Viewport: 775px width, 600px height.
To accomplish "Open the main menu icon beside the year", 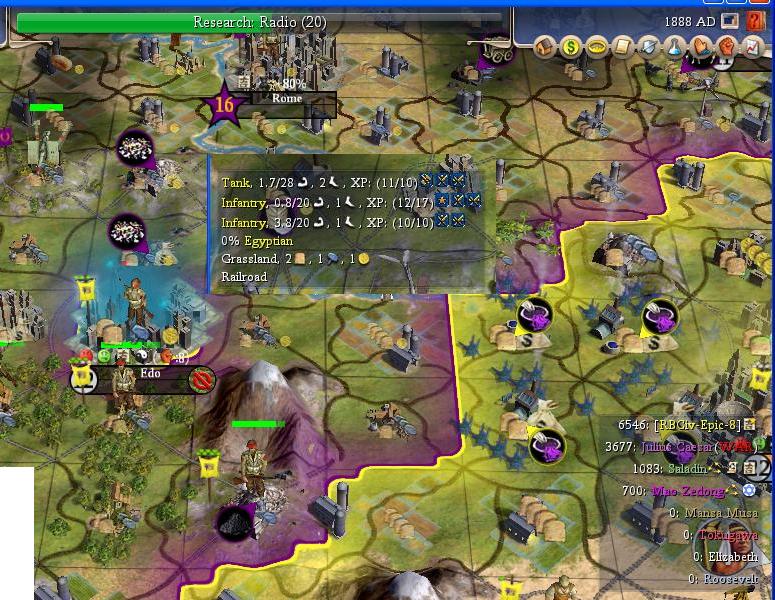I will pos(730,20).
